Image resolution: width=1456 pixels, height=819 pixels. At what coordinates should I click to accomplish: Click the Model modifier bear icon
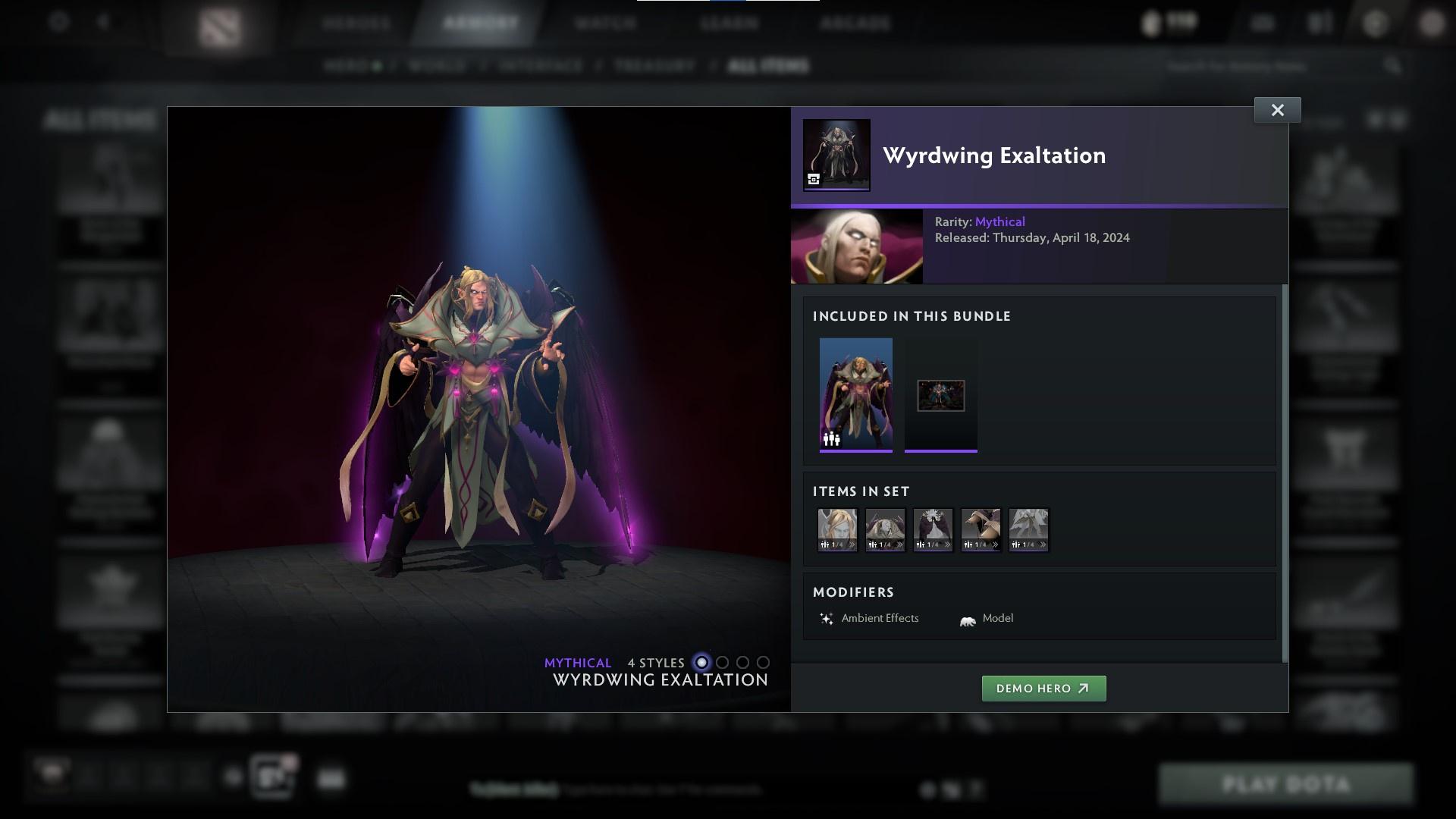[x=965, y=618]
